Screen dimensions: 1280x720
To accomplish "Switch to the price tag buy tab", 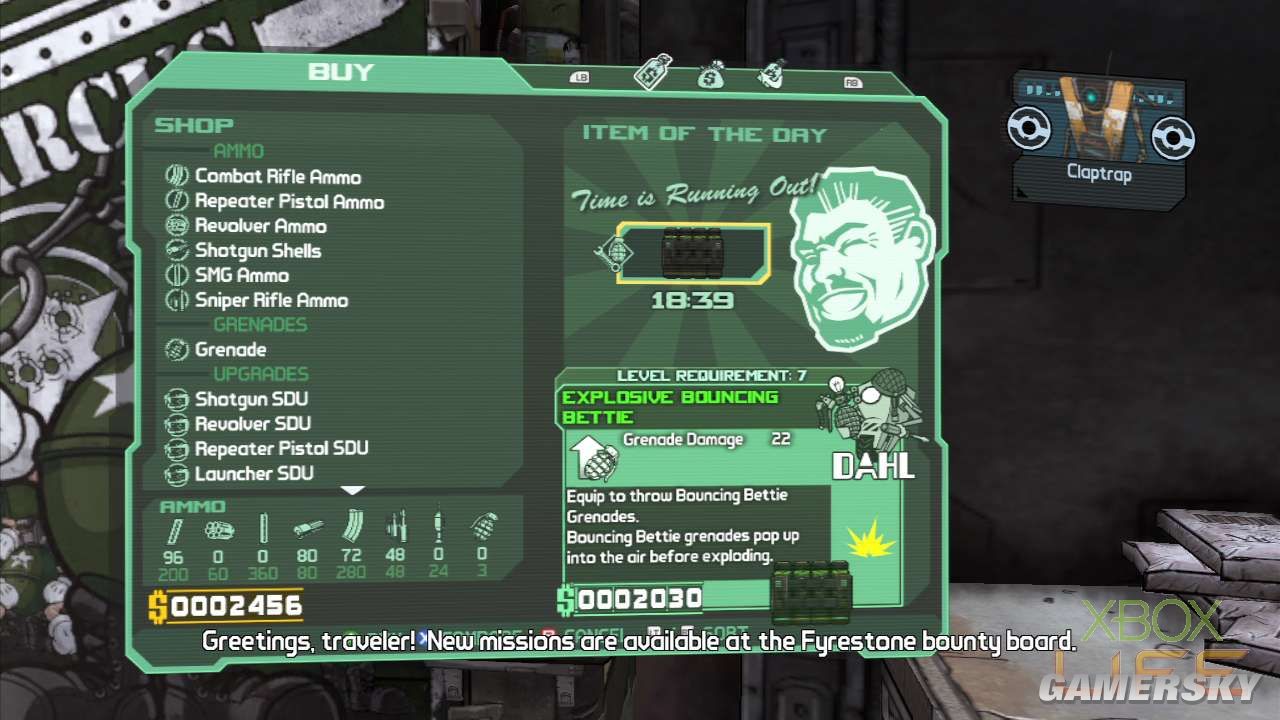I will [x=653, y=72].
